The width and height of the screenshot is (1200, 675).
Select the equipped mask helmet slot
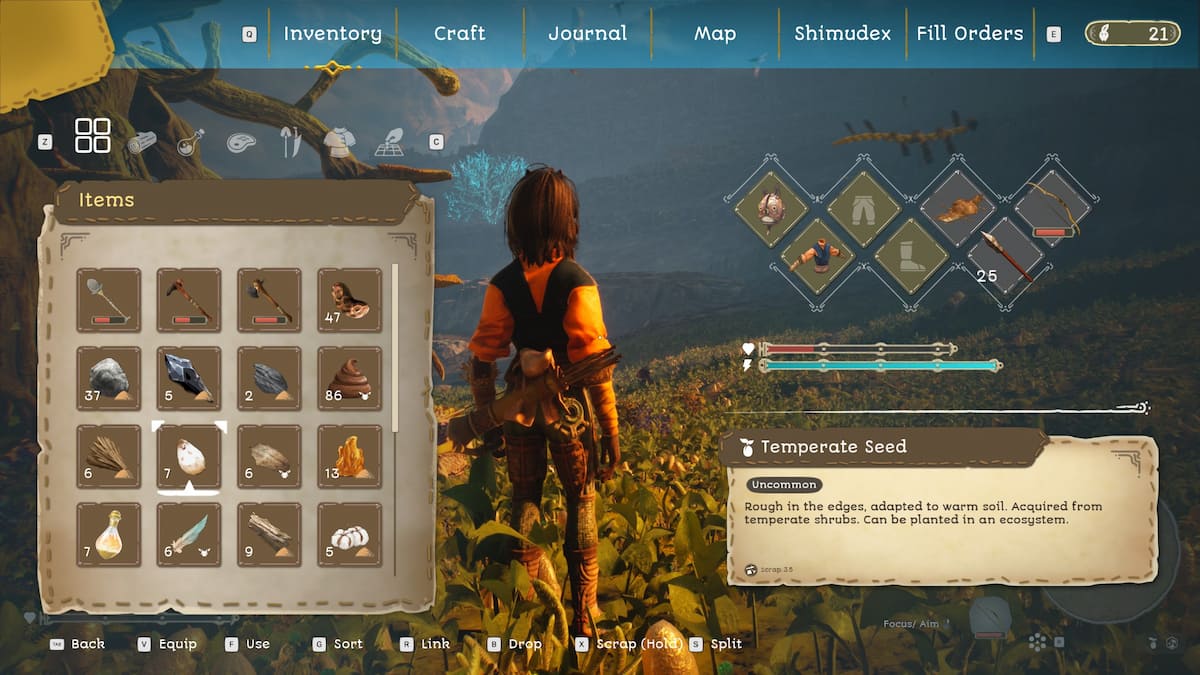tap(770, 208)
